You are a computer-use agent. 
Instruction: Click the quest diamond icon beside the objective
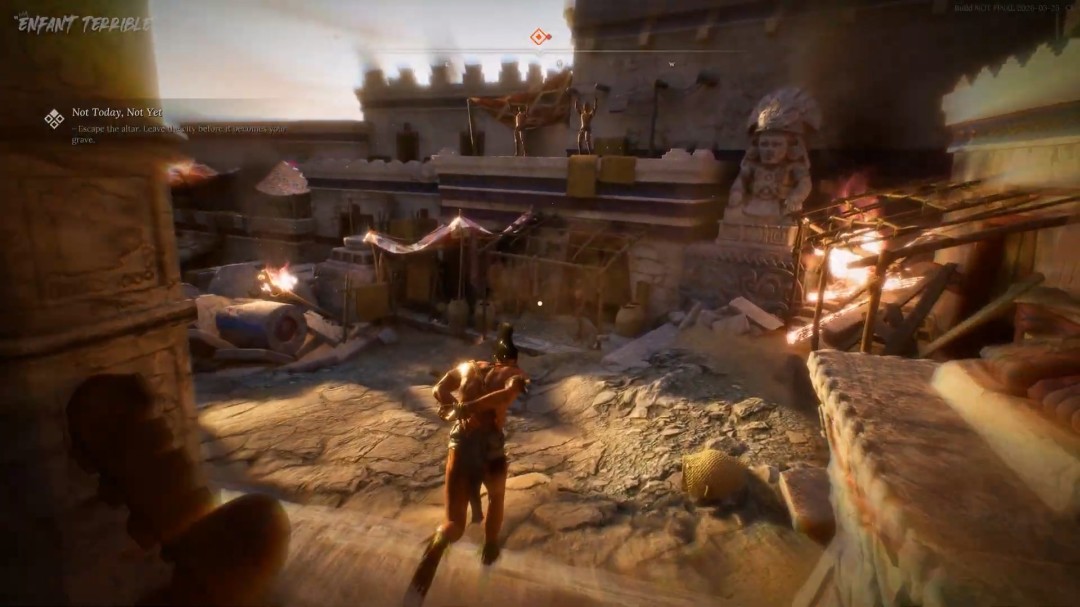click(54, 119)
